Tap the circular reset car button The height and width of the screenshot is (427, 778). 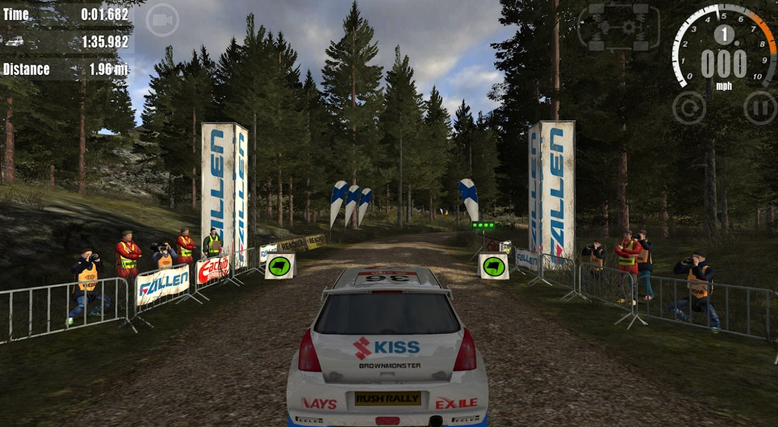(688, 107)
